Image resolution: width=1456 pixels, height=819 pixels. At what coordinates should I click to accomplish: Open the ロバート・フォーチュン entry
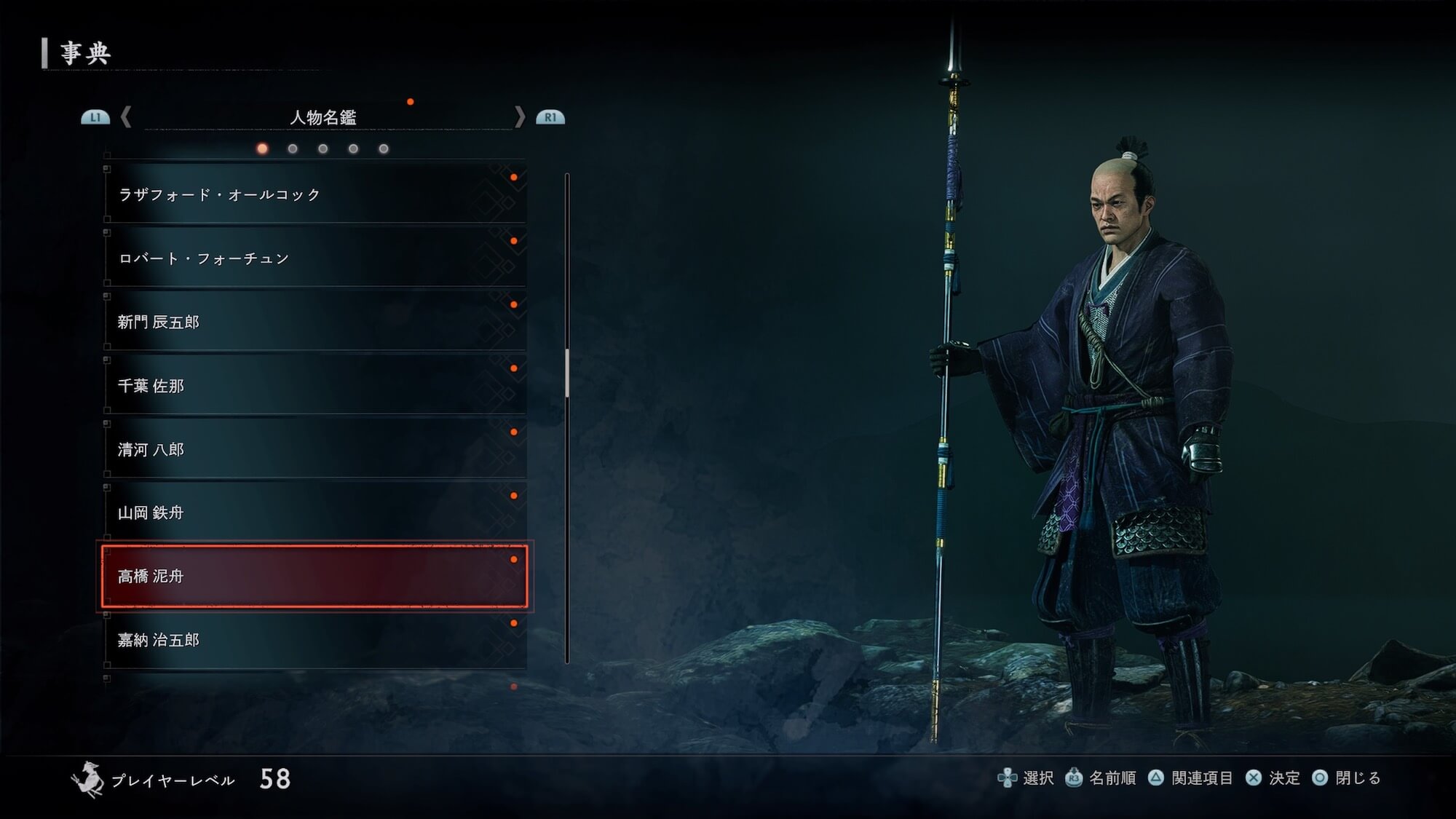coord(314,258)
